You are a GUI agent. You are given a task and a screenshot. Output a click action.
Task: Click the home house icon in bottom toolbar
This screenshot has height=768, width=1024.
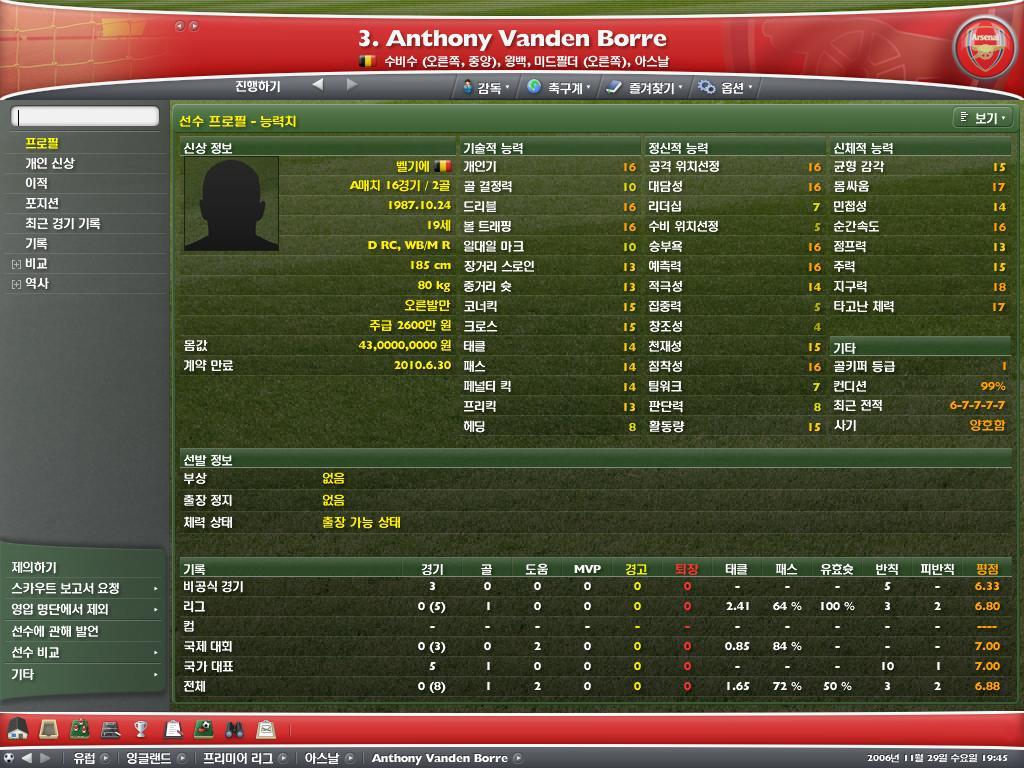18,728
